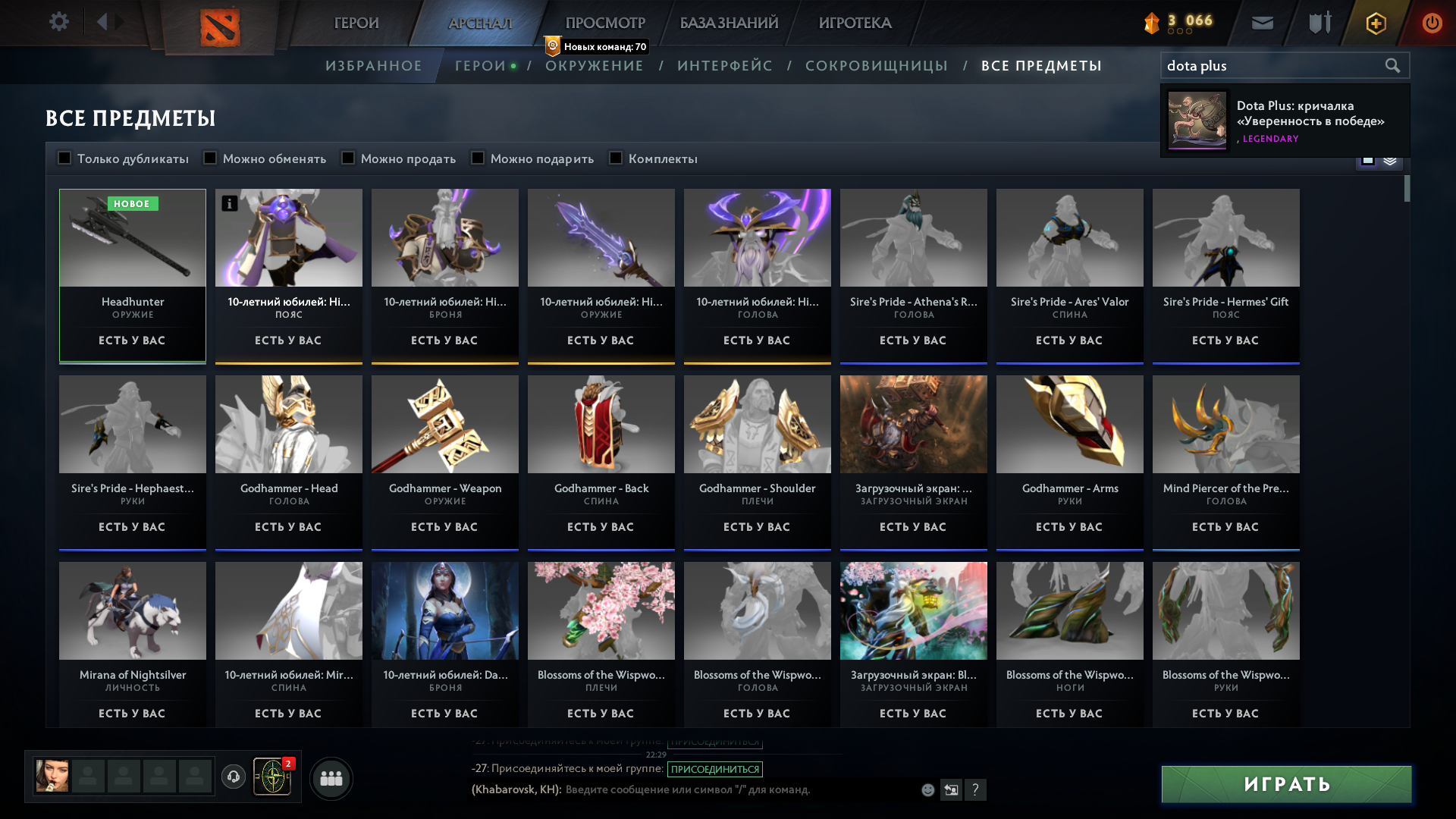Check the 'Можно обменять' filter

point(209,158)
